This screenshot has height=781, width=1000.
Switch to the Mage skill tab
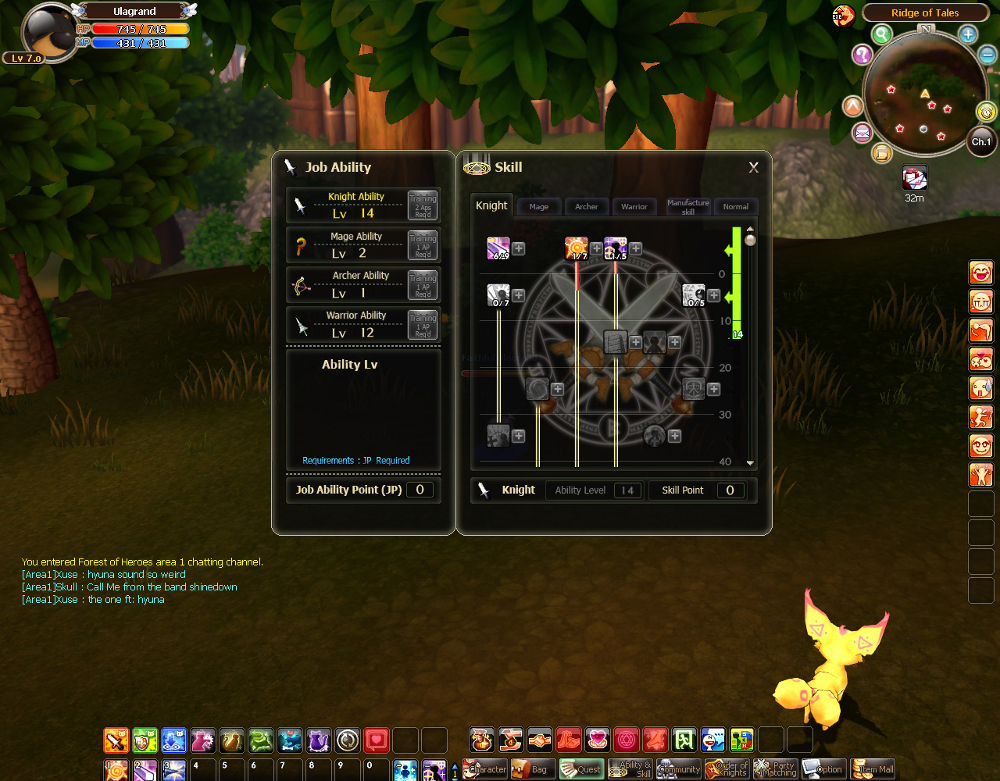[x=538, y=207]
